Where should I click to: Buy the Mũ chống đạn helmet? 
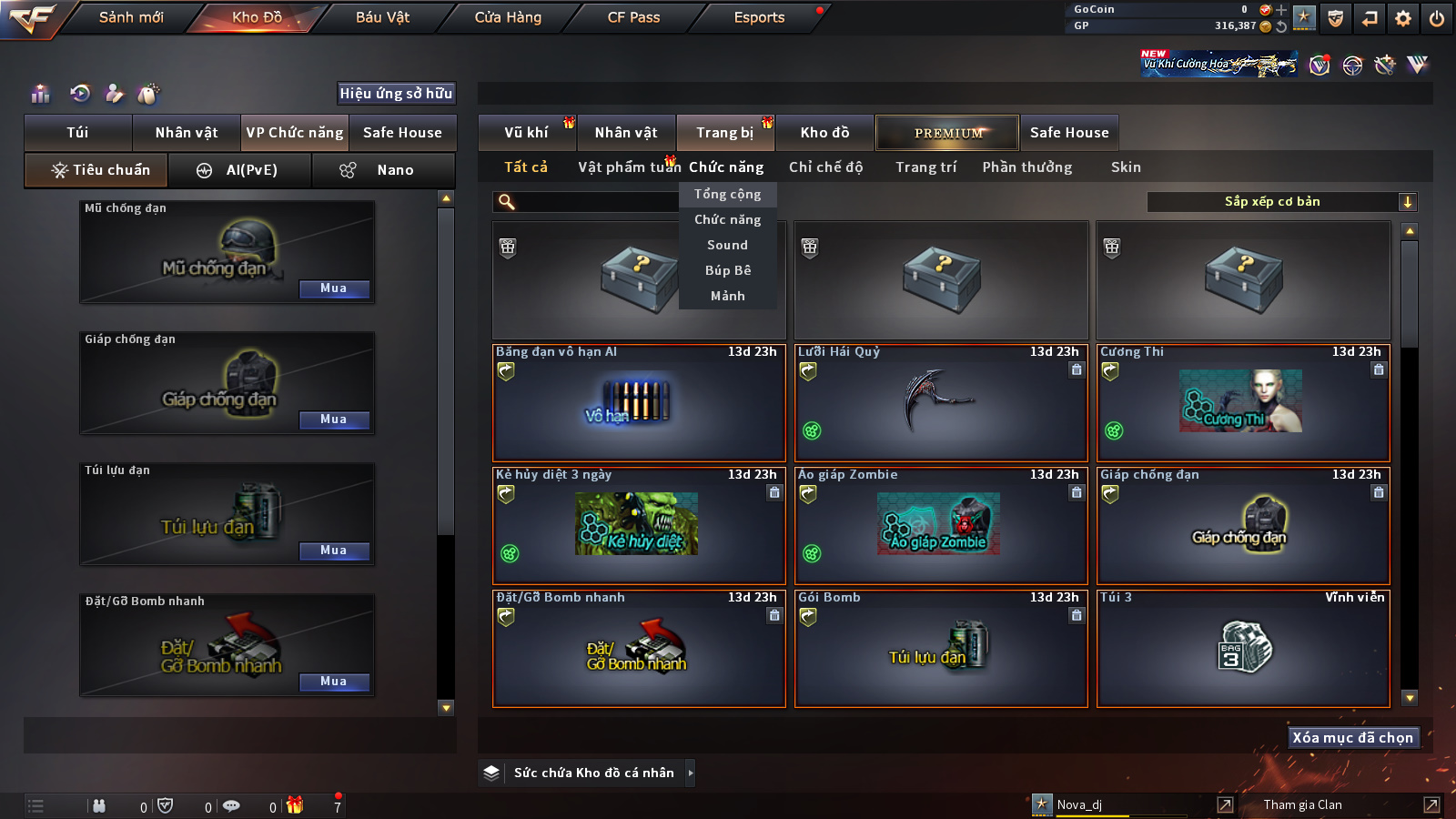[x=334, y=288]
